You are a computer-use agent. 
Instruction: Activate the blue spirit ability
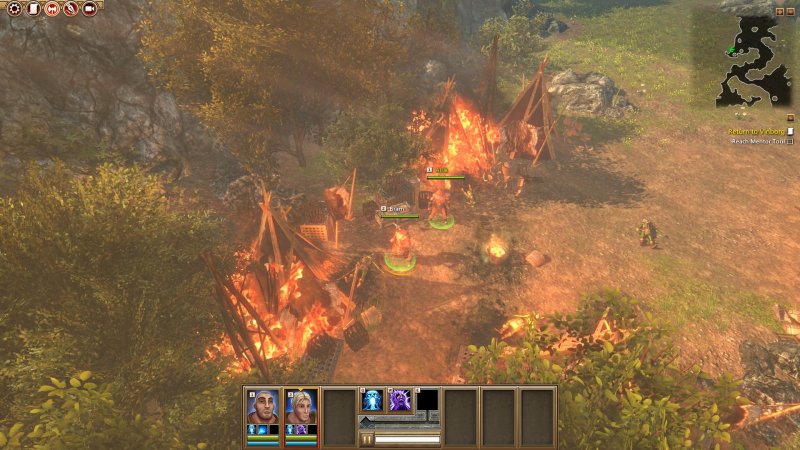pos(372,401)
